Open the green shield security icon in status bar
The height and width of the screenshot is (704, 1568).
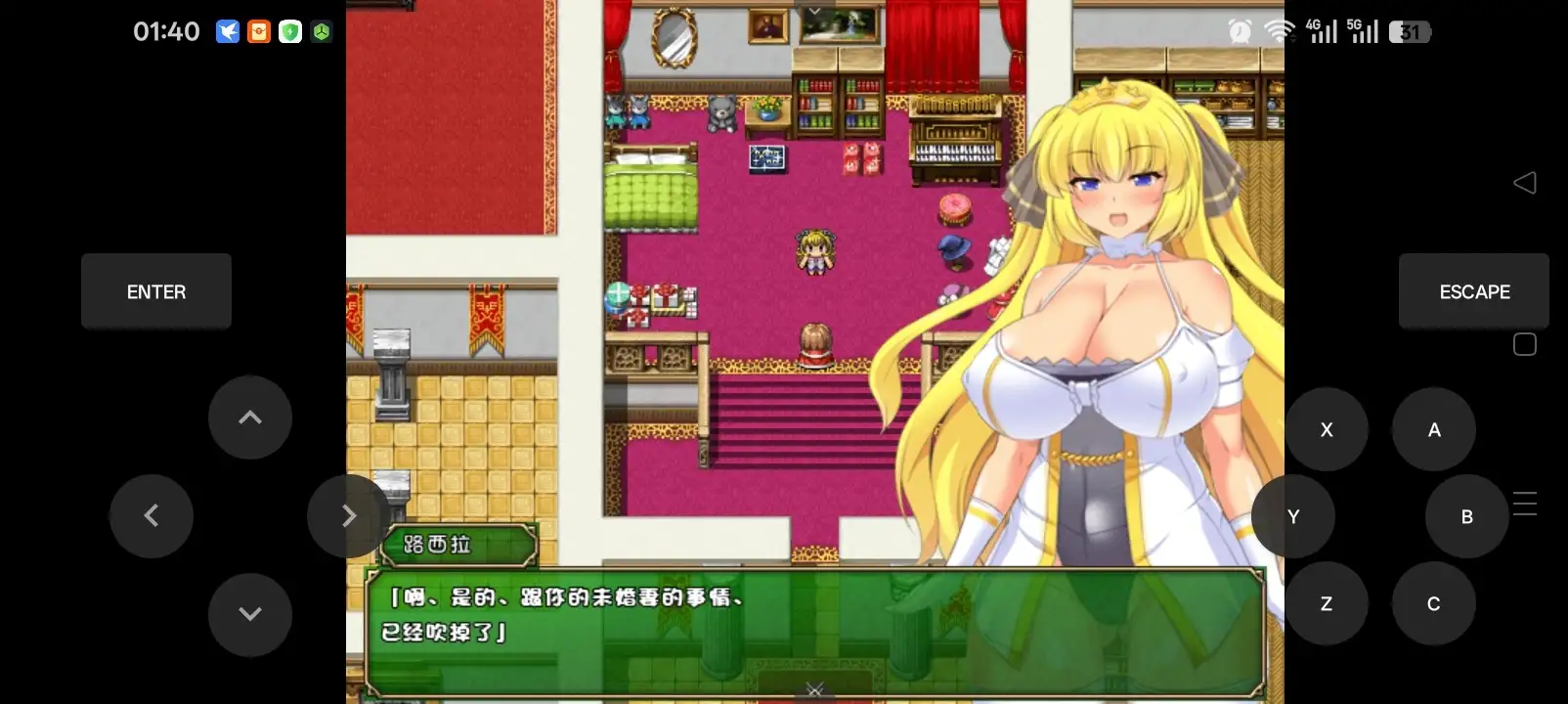click(x=289, y=31)
